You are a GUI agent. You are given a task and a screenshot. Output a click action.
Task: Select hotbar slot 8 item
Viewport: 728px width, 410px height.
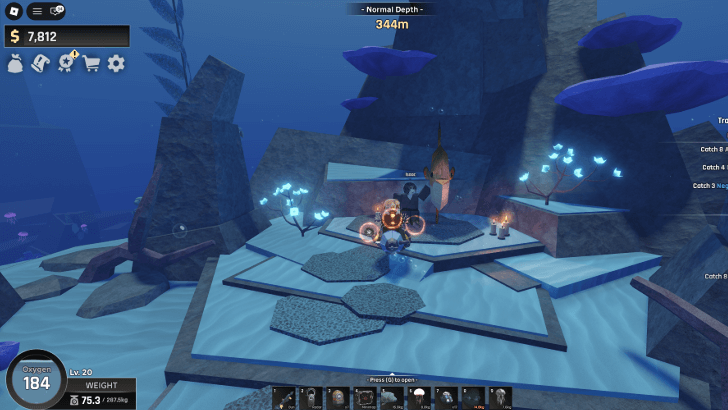tap(472, 398)
